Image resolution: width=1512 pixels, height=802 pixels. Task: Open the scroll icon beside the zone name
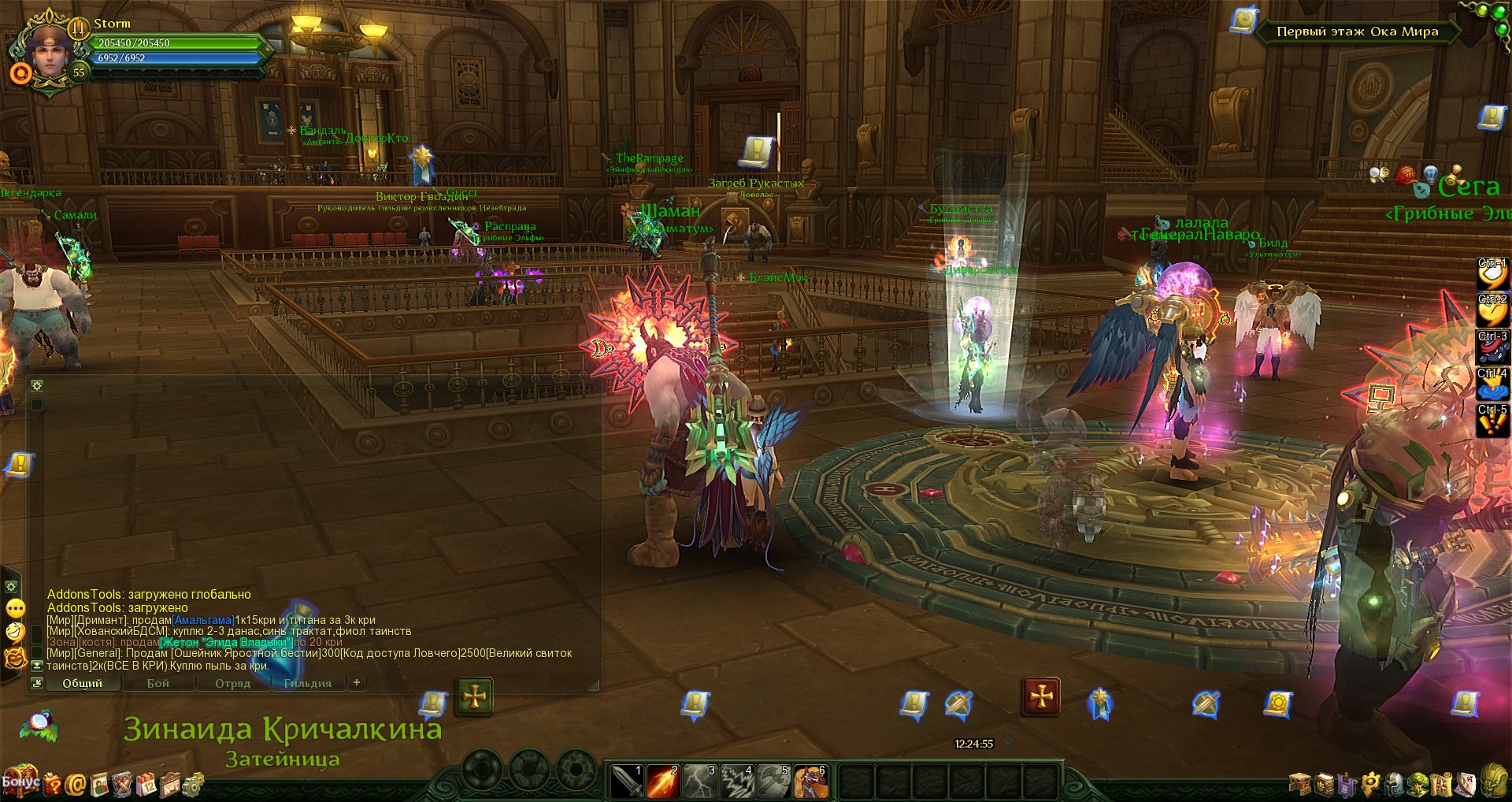[x=1243, y=20]
